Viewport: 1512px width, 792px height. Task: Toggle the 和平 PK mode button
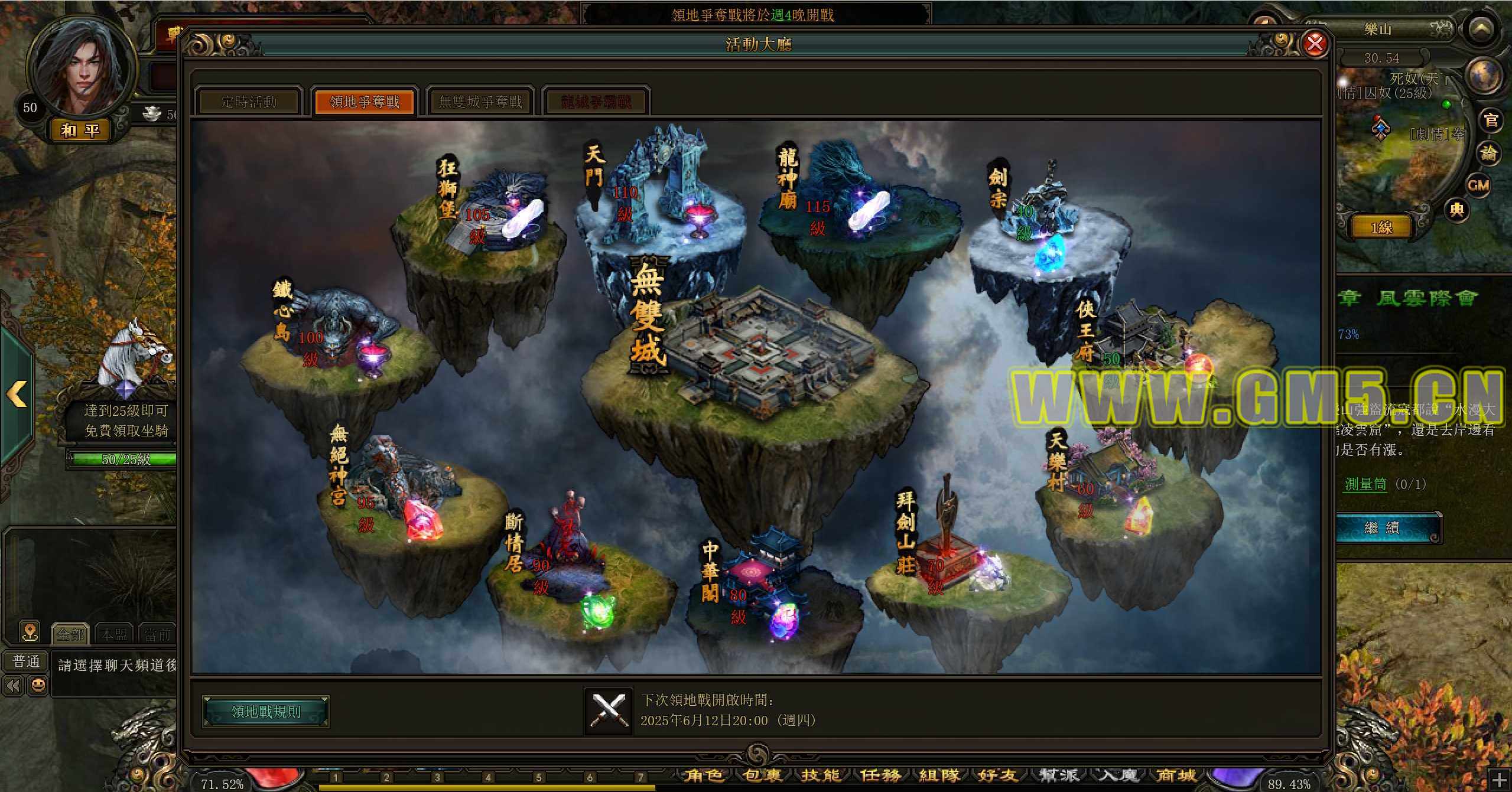point(80,130)
